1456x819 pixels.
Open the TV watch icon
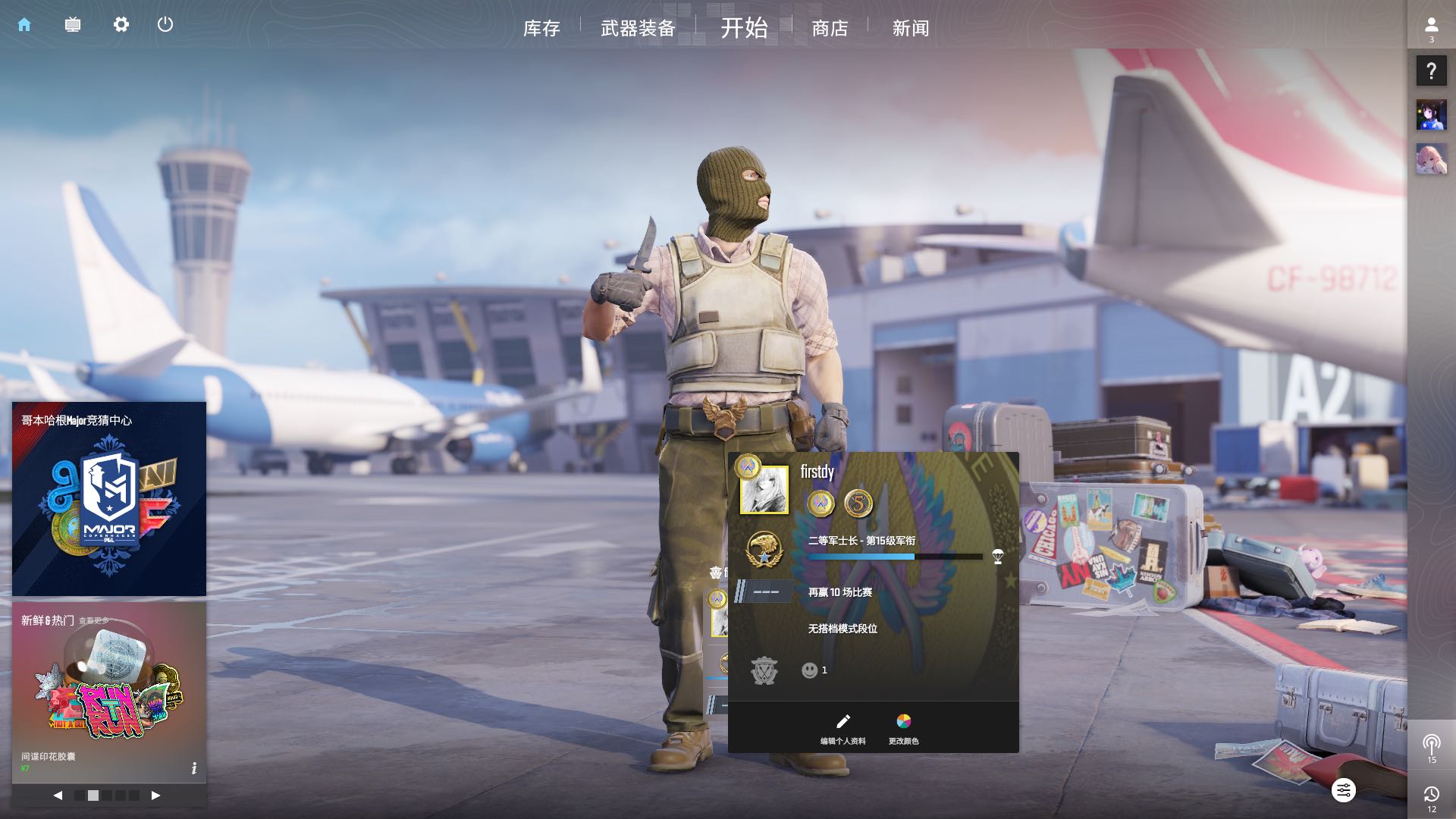point(73,25)
